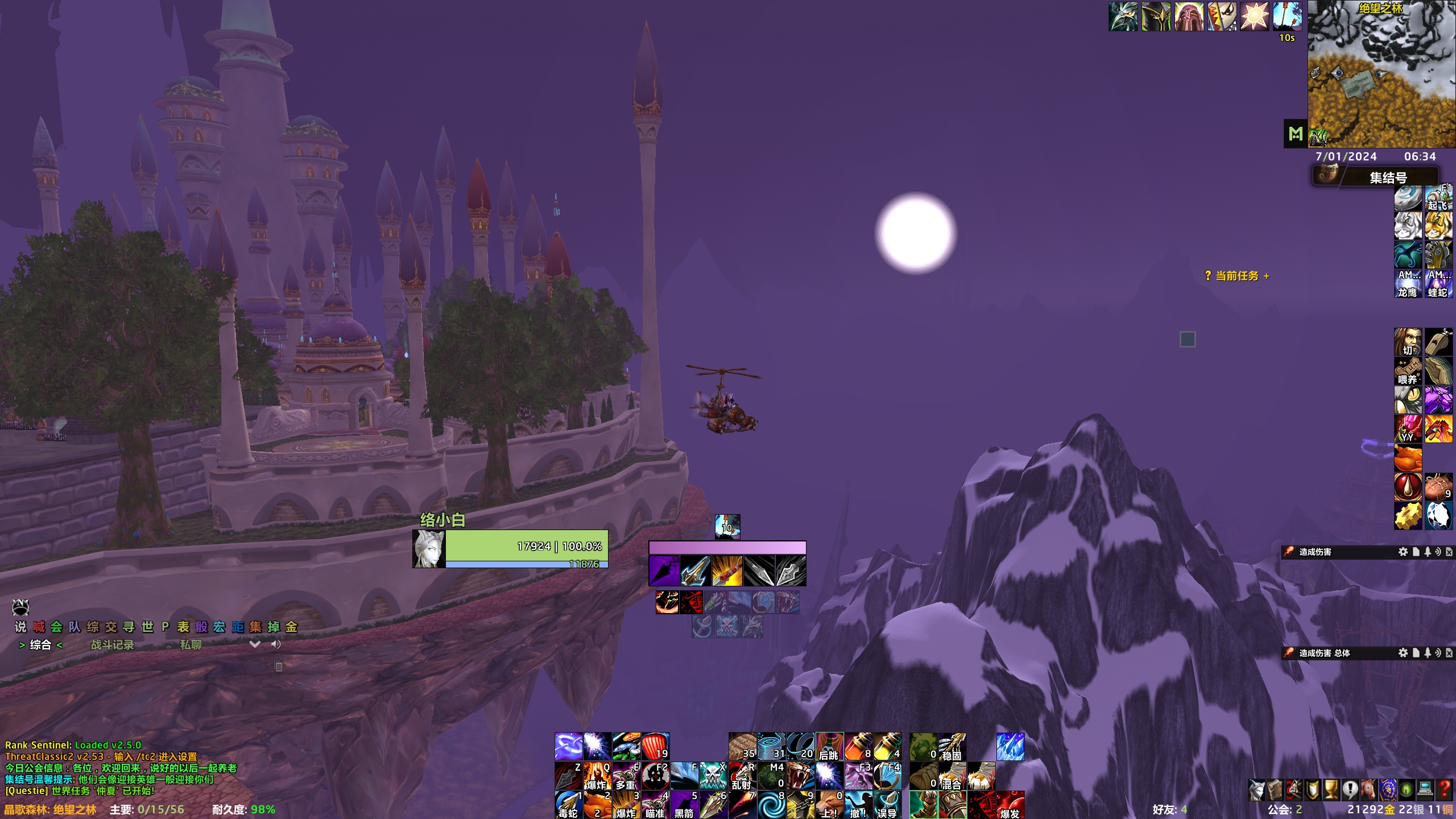Select the 综合 general chat tab

pos(40,644)
